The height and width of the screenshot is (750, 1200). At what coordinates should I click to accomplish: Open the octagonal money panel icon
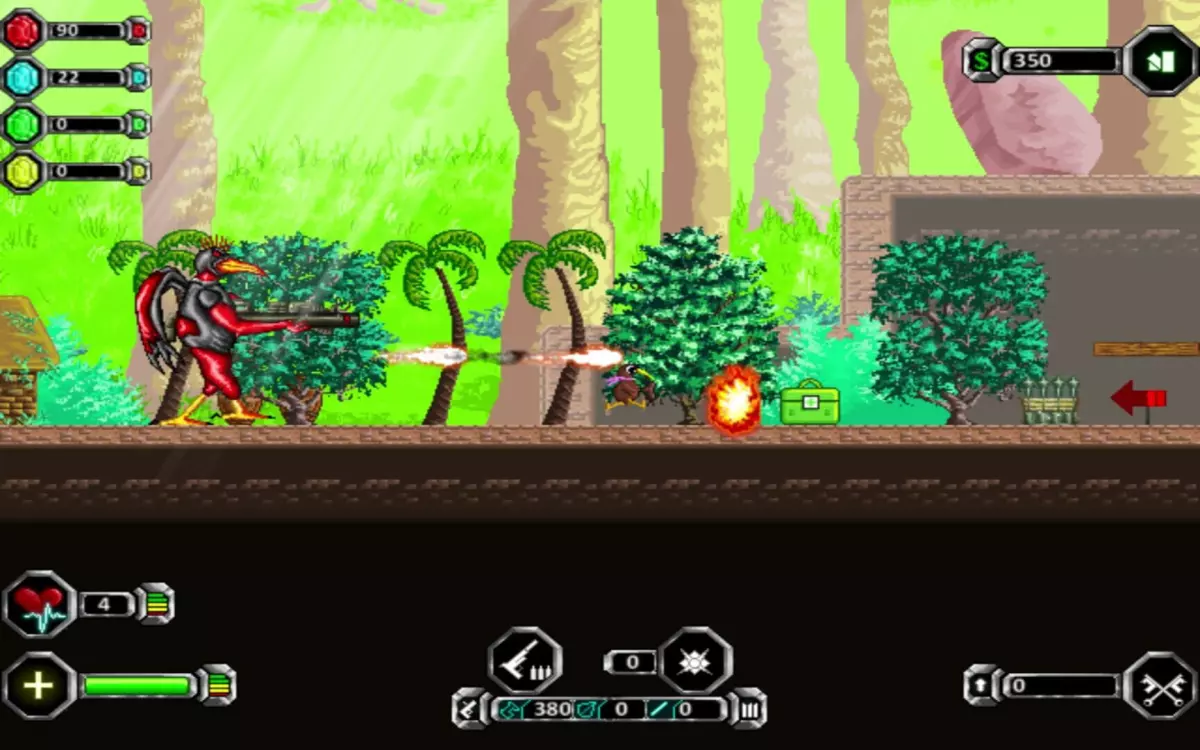pyautogui.click(x=1160, y=61)
